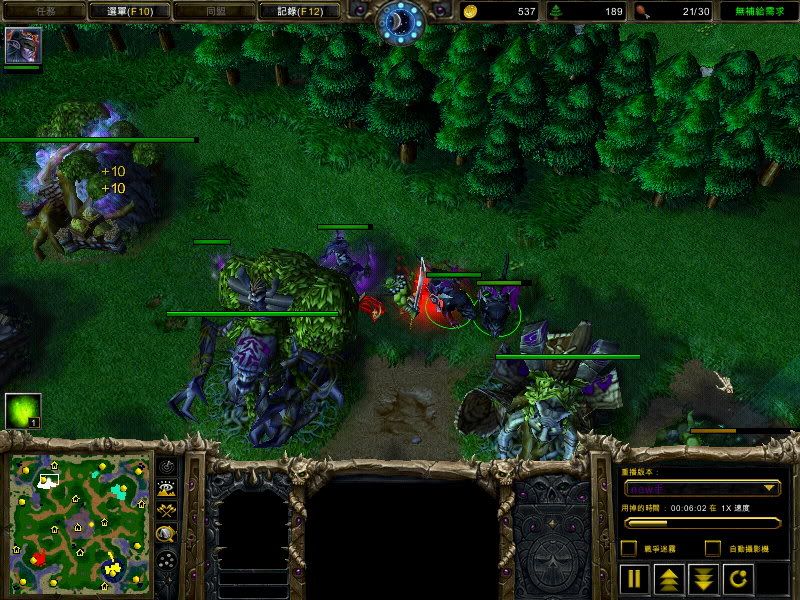The height and width of the screenshot is (600, 800).
Task: Open the 記錄 (F12) log
Action: pyautogui.click(x=288, y=11)
